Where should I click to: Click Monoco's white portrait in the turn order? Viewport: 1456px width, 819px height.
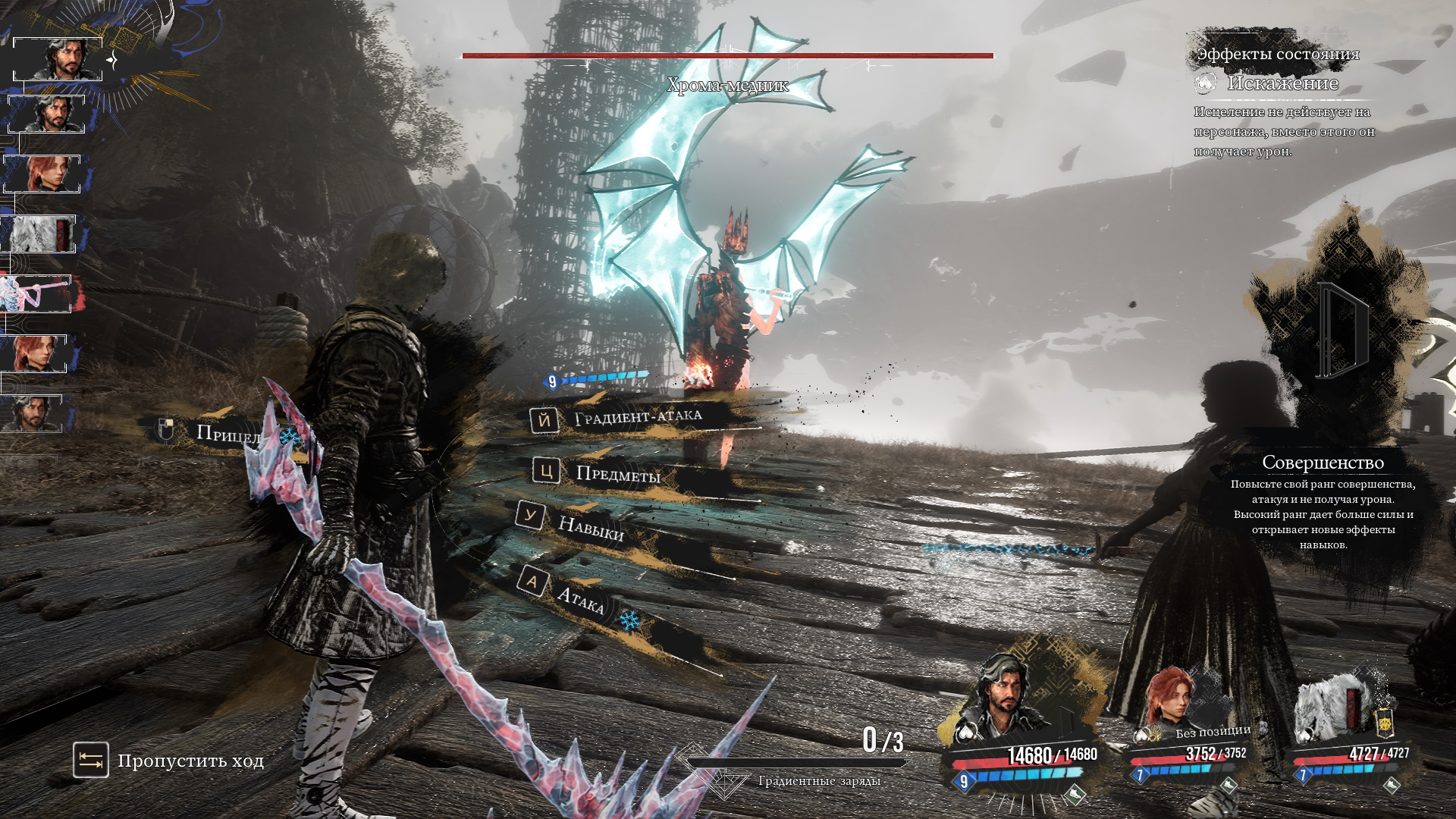click(39, 234)
